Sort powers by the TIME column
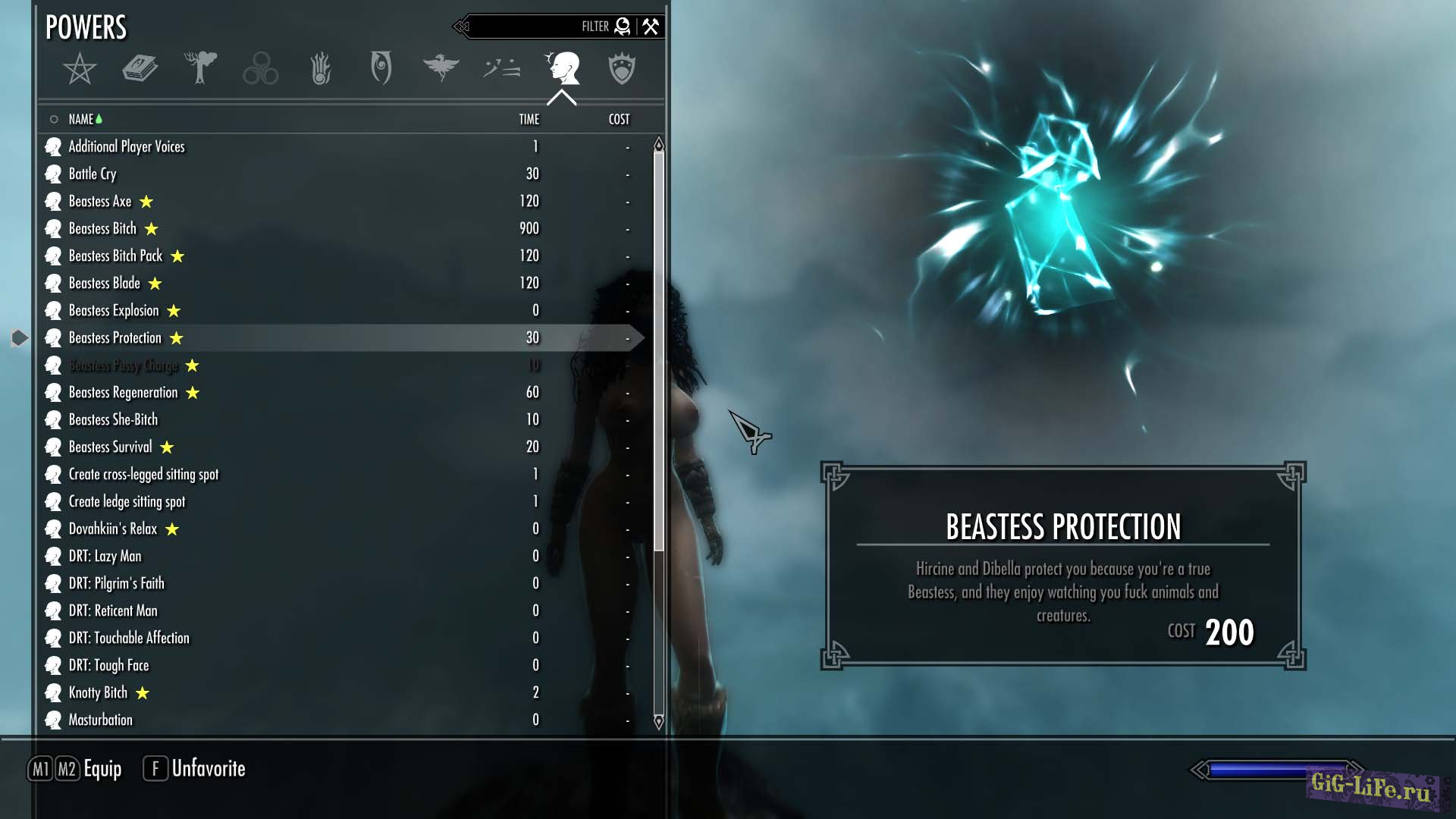The image size is (1456, 819). coord(529,119)
